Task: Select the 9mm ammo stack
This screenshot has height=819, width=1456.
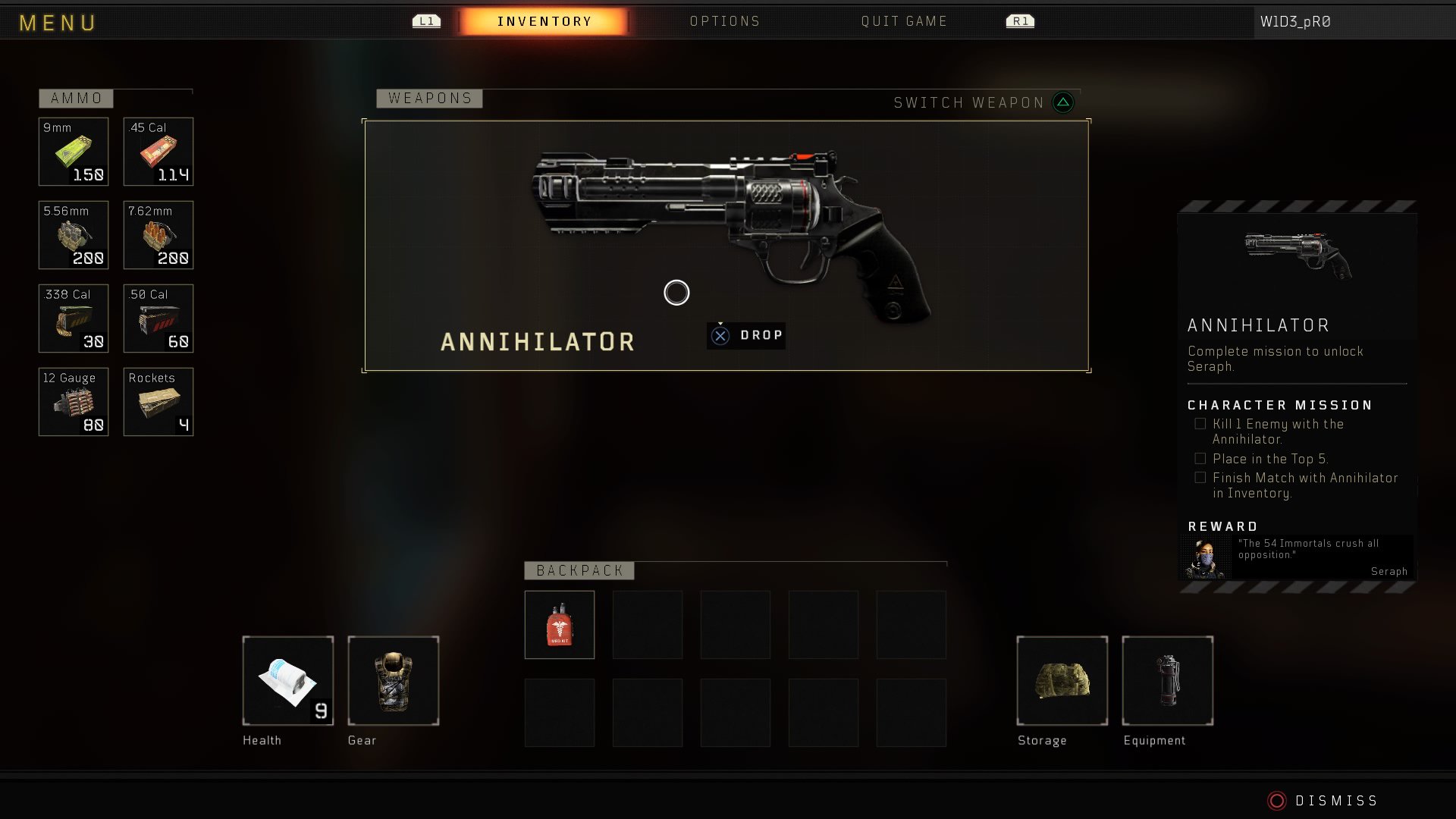Action: point(74,152)
